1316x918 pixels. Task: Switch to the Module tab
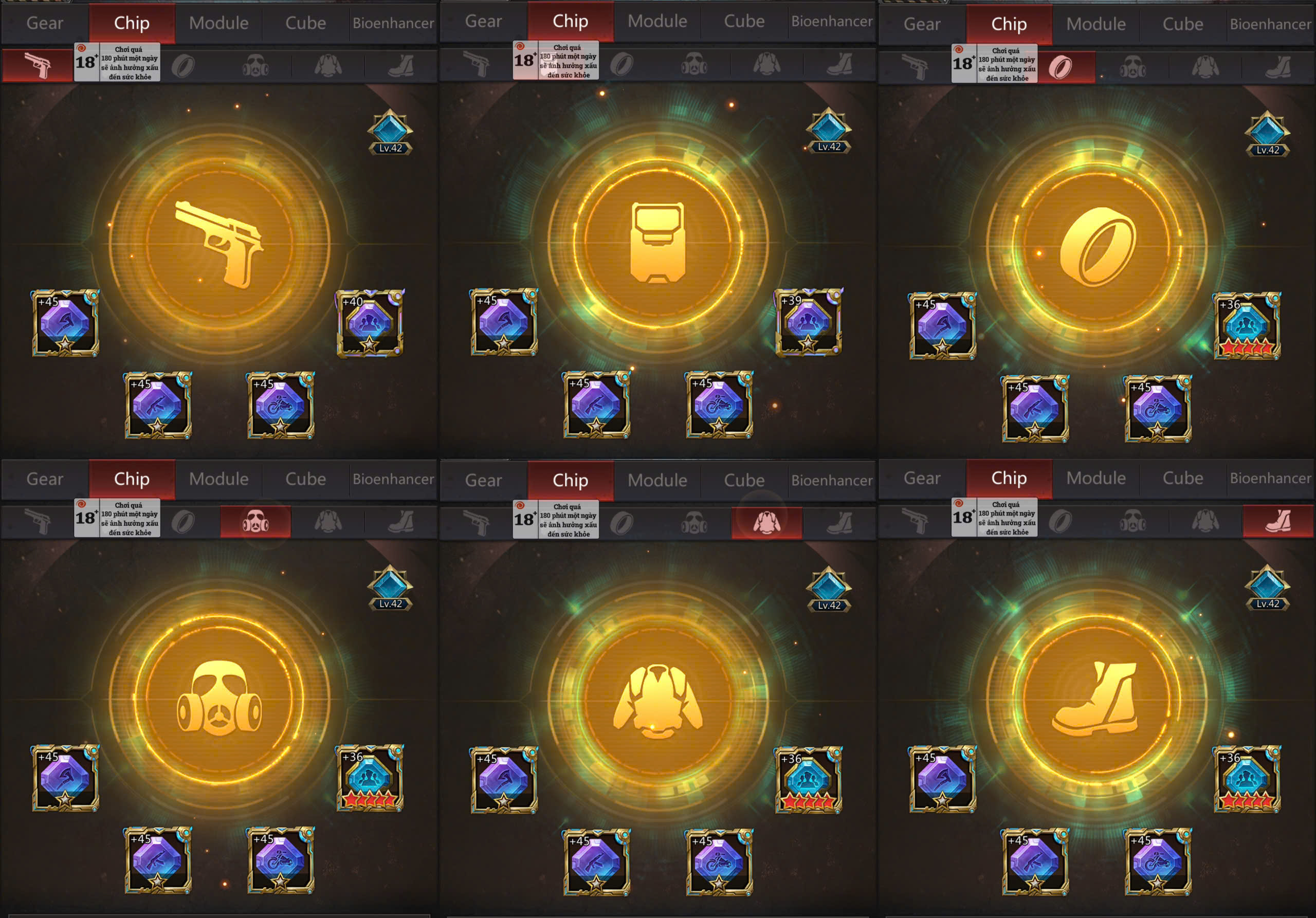tap(220, 23)
